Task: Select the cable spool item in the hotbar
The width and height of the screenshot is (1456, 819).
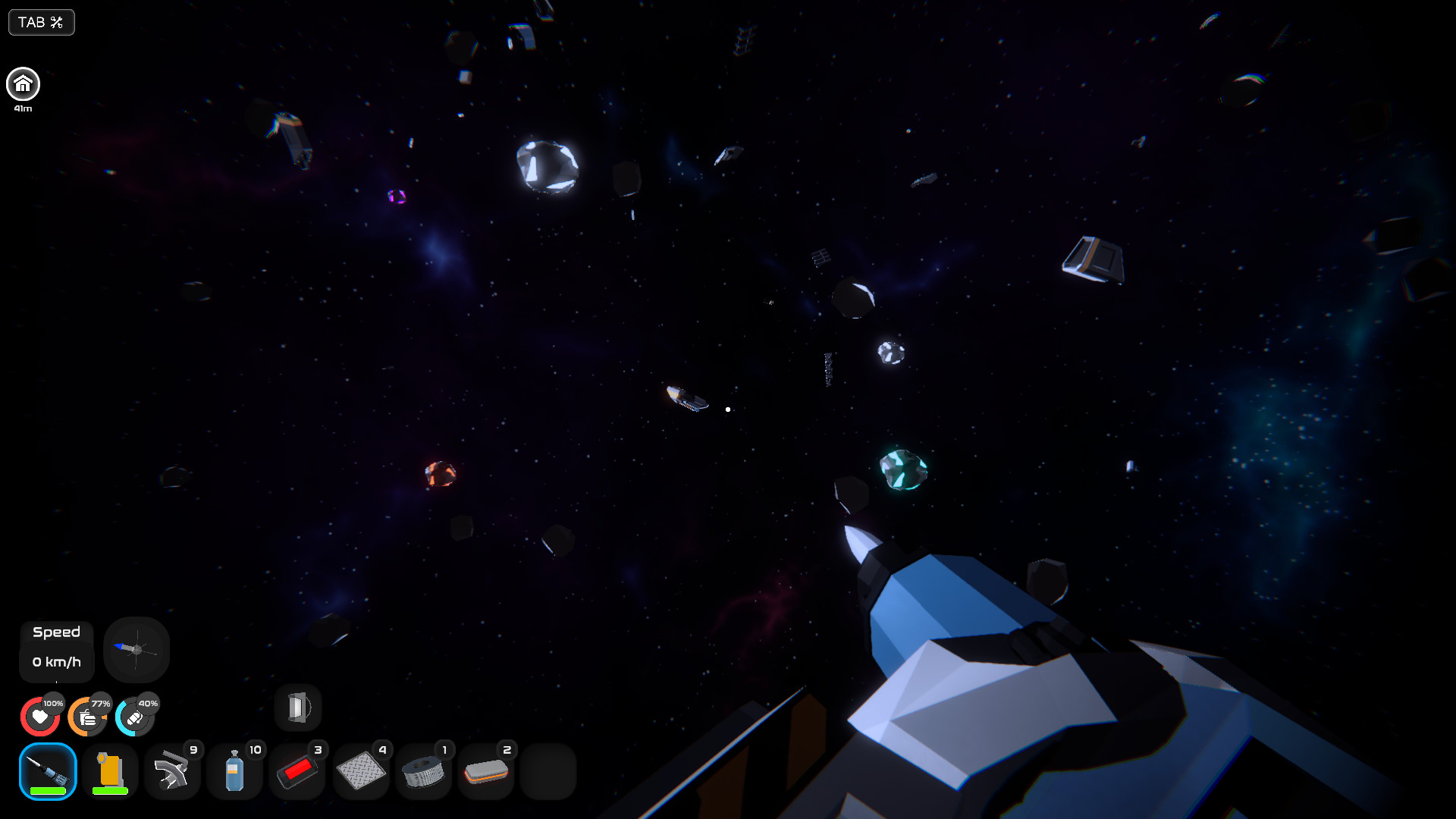Action: [x=422, y=770]
